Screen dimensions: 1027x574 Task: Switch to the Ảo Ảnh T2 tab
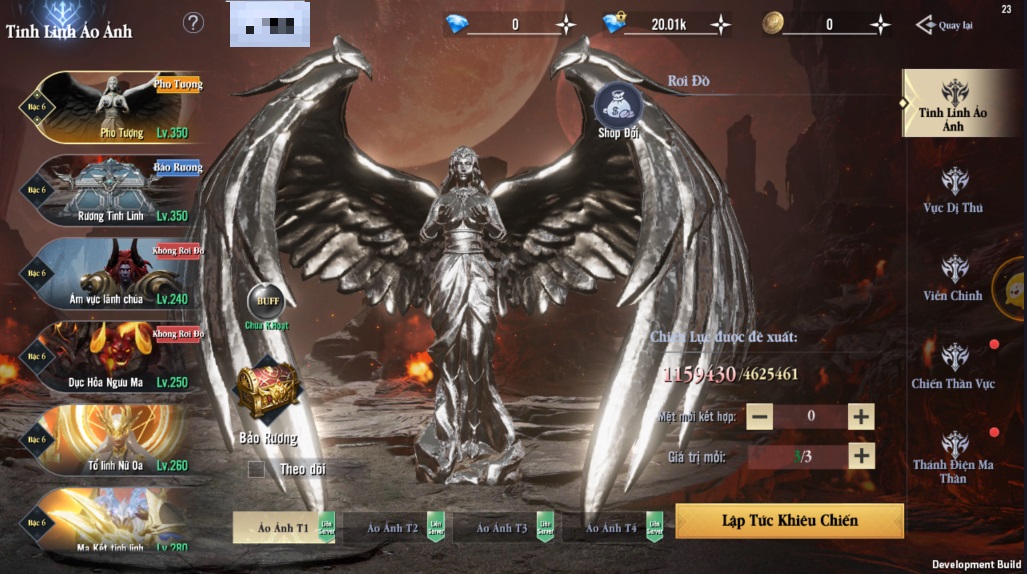click(394, 527)
